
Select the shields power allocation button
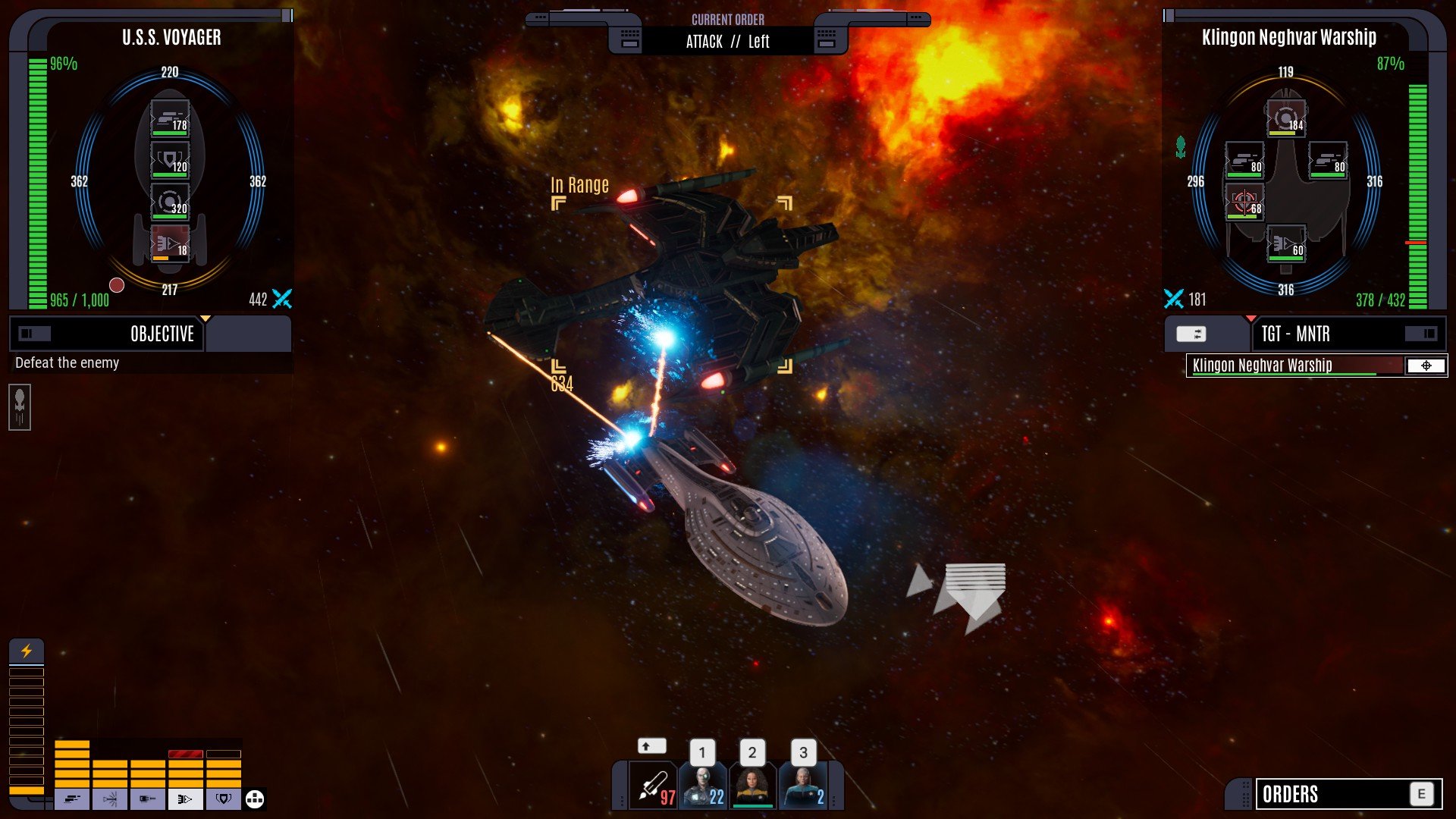pyautogui.click(x=224, y=799)
